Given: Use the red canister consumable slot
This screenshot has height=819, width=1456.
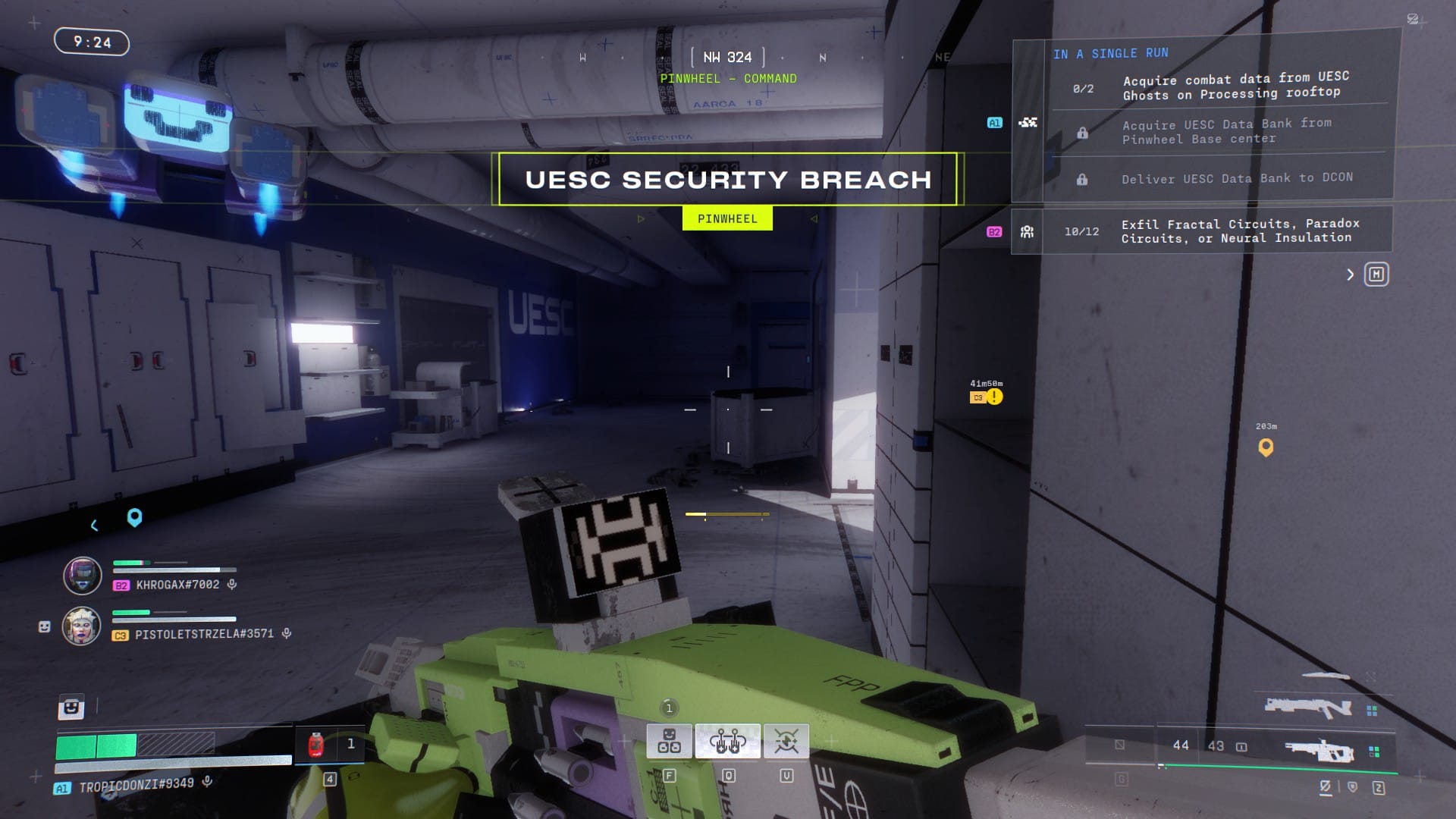Looking at the screenshot, I should click(316, 745).
